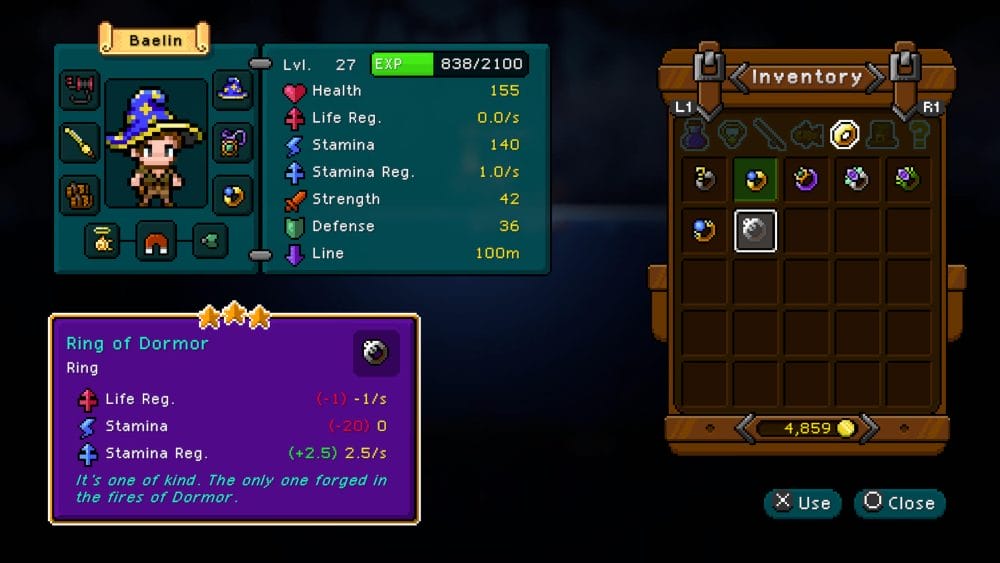This screenshot has height=563, width=1000.
Task: Select the green vine ring with purple gem
Action: (x=907, y=180)
